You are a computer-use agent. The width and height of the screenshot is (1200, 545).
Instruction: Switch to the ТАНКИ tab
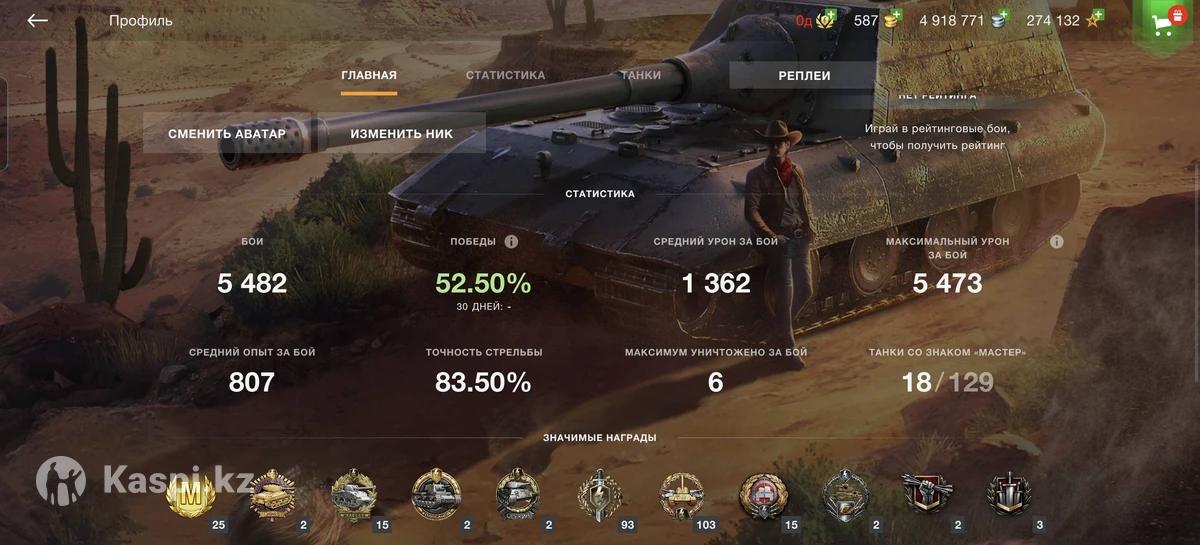(640, 76)
